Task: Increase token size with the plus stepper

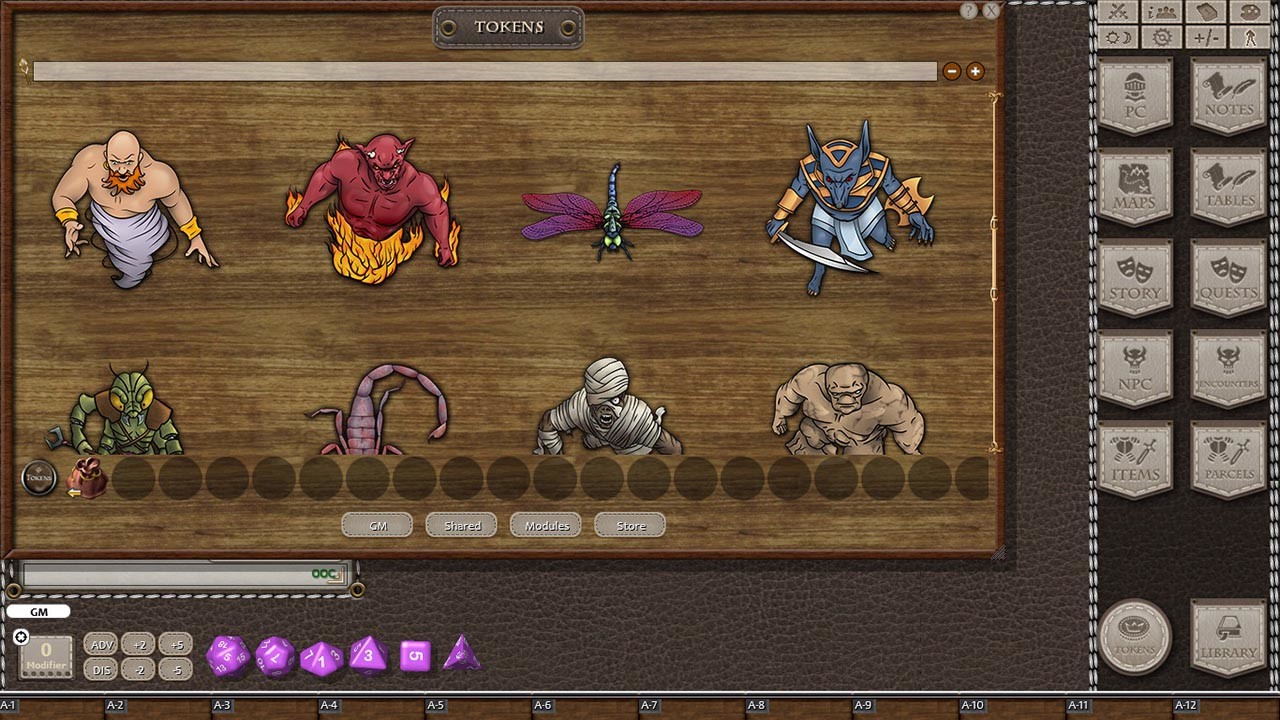Action: click(x=974, y=71)
